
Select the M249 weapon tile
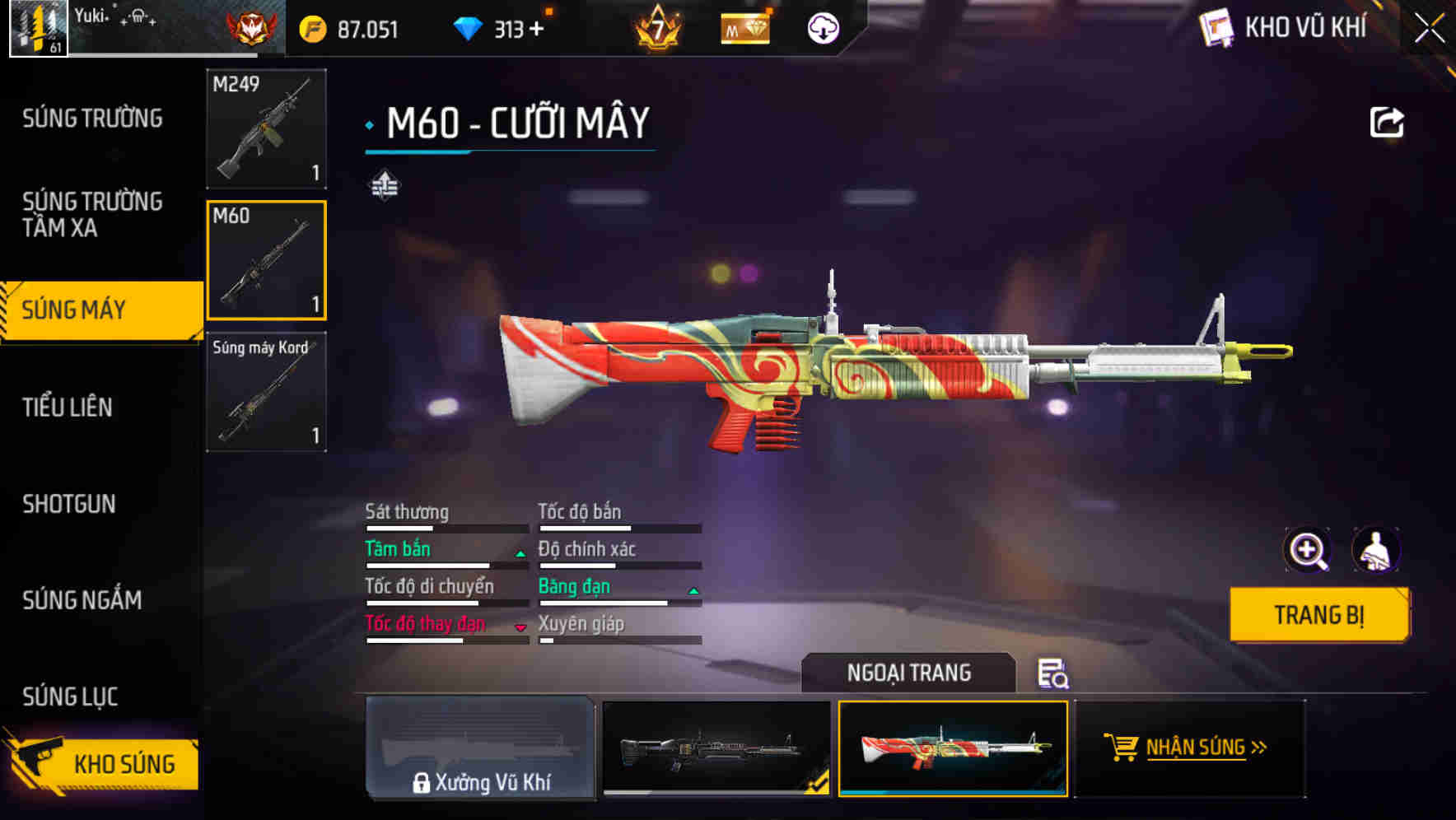pyautogui.click(x=266, y=128)
